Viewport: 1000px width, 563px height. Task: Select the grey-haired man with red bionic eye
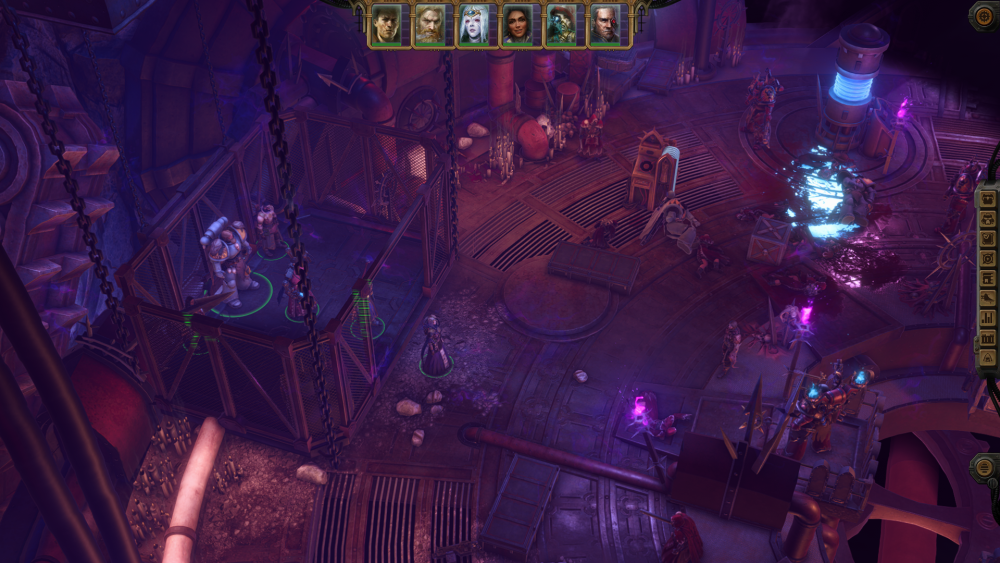click(x=605, y=25)
